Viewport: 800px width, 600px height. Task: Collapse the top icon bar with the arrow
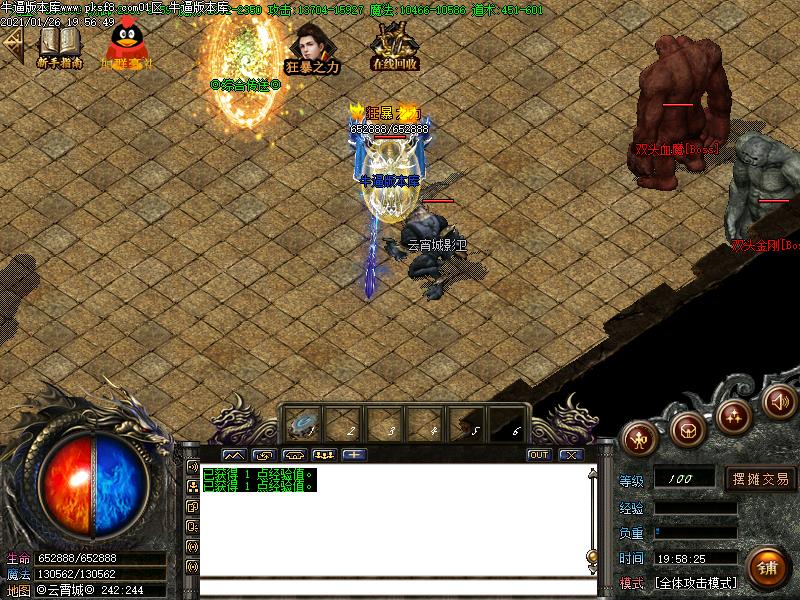[x=13, y=44]
